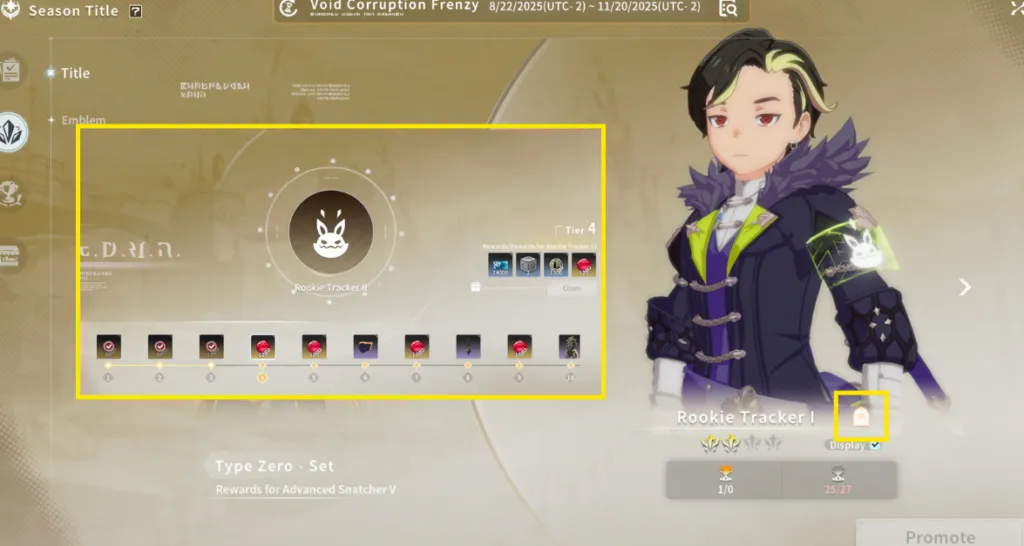
Task: Claim the Rookie Tracker II rewards
Action: [571, 288]
